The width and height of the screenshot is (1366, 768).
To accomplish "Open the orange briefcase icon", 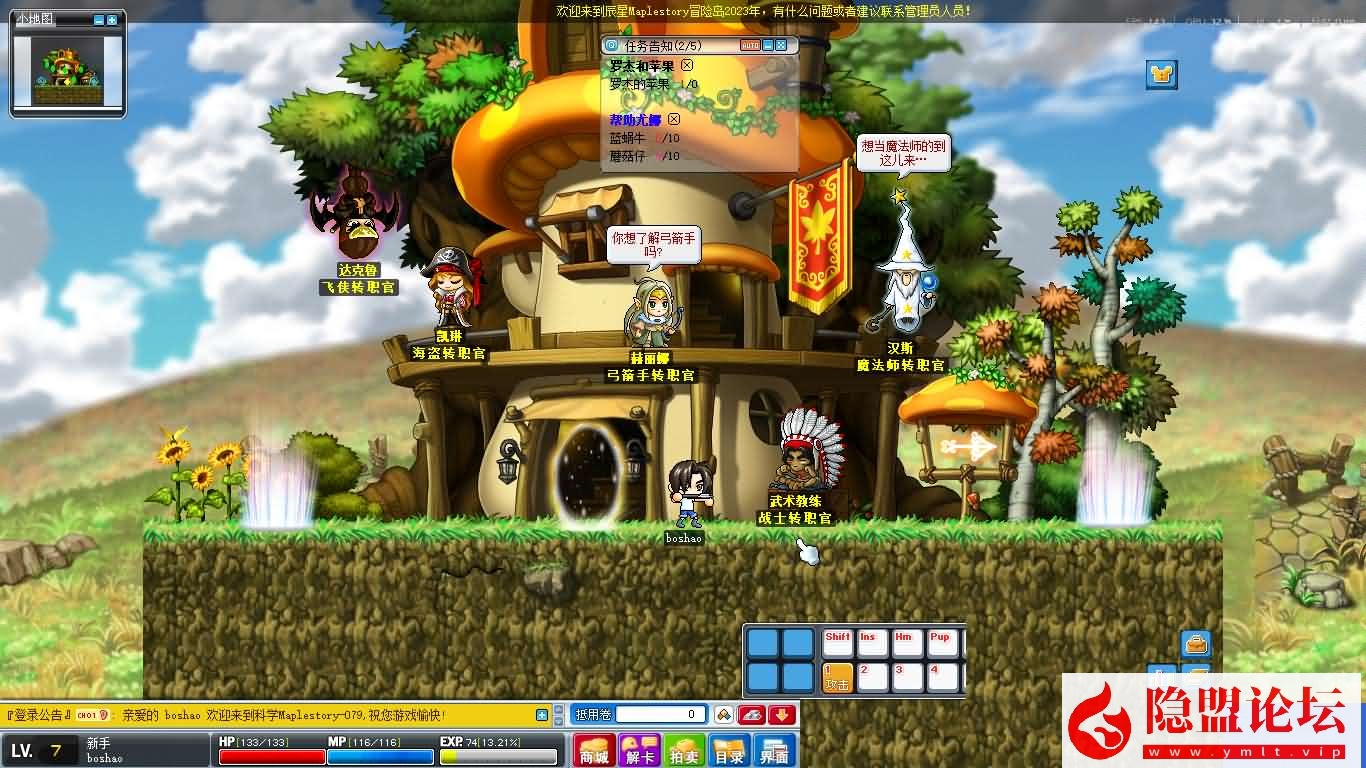I will (1196, 643).
